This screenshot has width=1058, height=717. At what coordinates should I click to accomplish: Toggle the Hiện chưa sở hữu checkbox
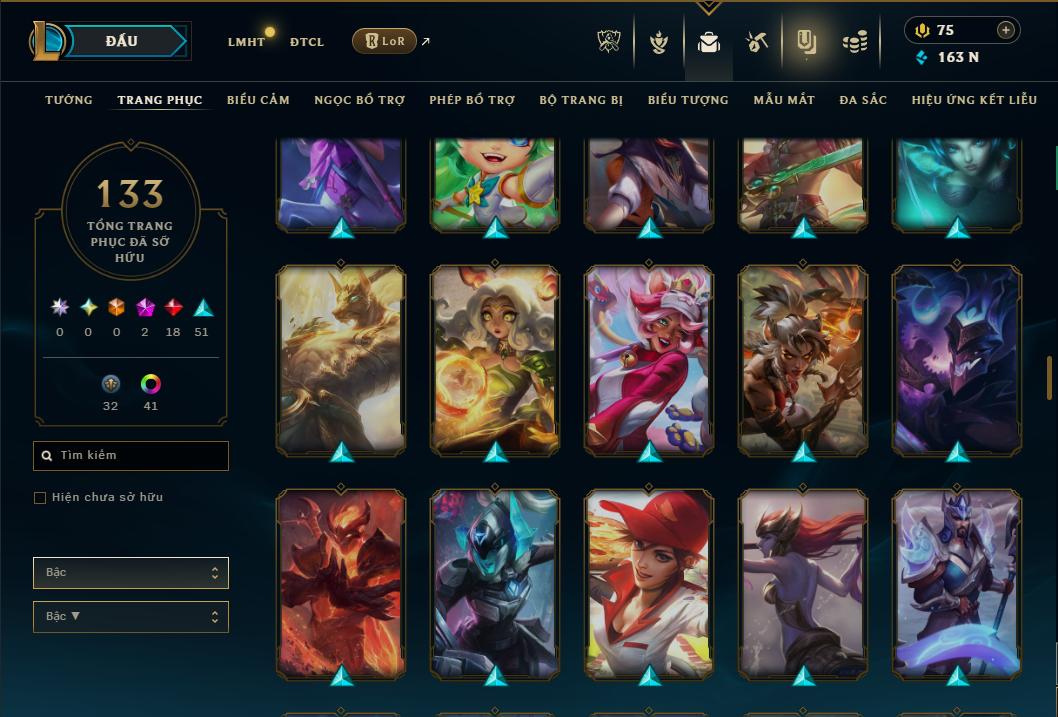tap(40, 498)
